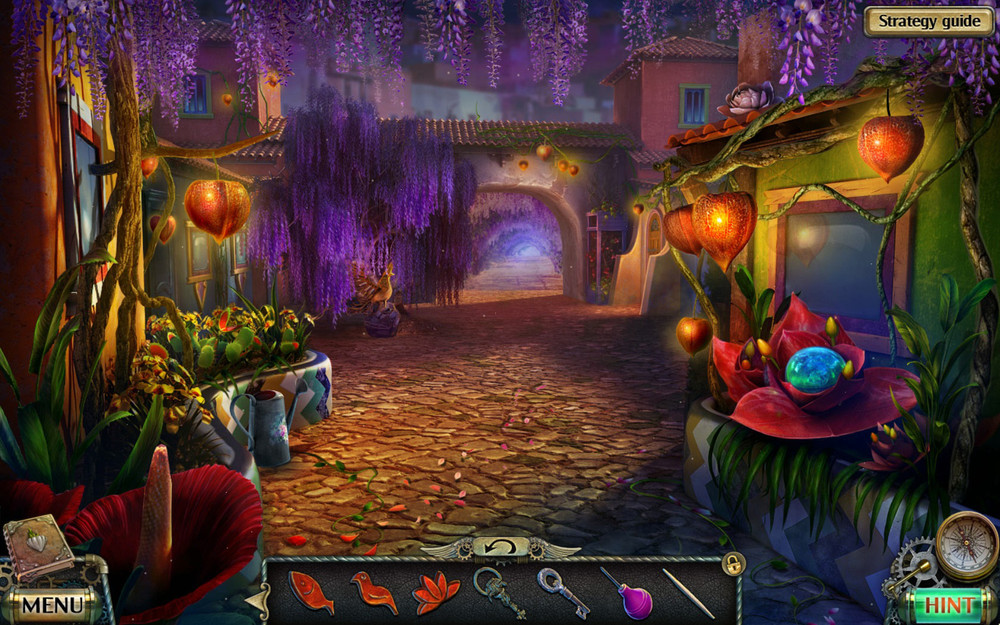Use the HINT button

(949, 604)
